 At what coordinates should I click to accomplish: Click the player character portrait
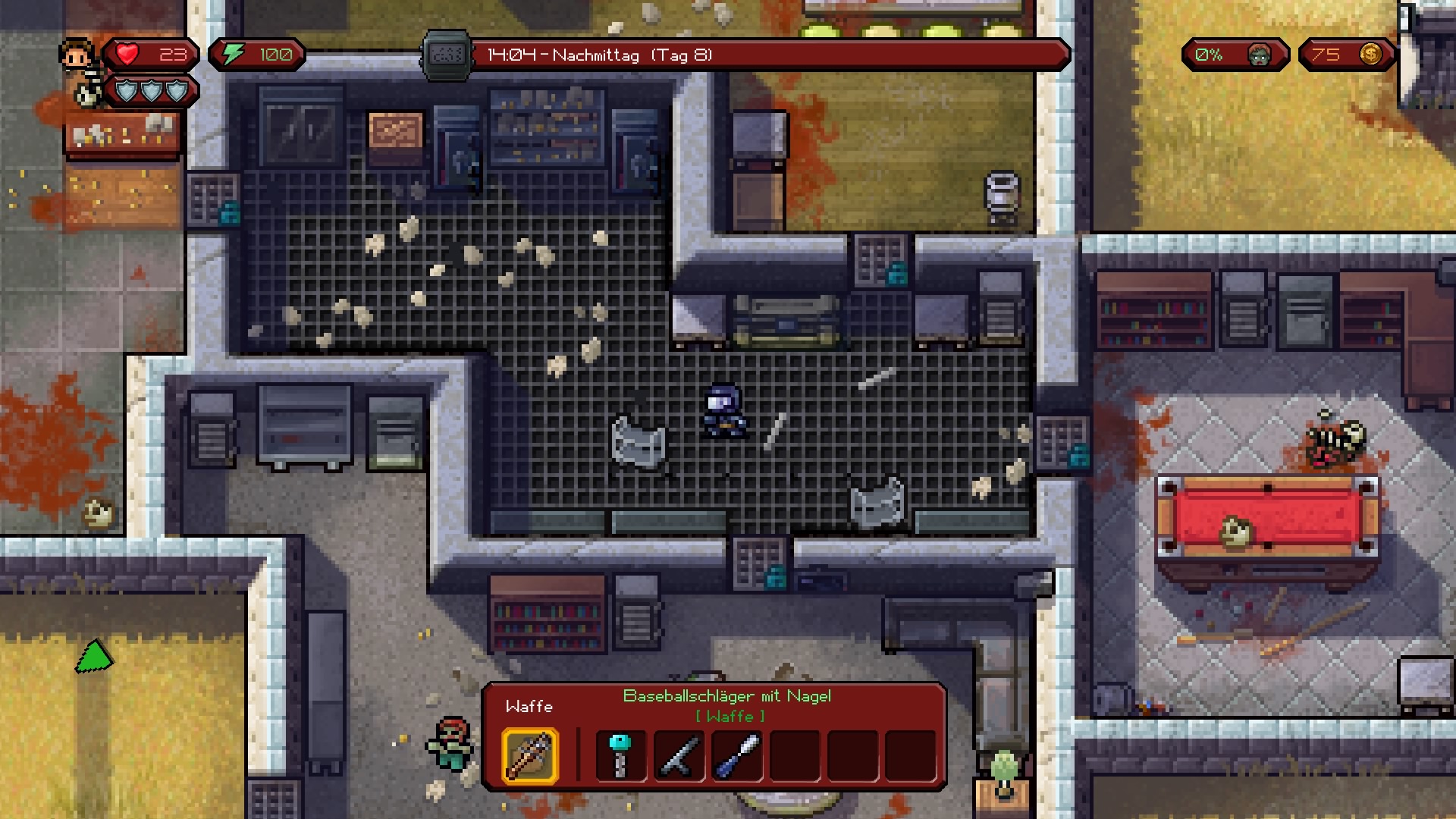pyautogui.click(x=77, y=55)
